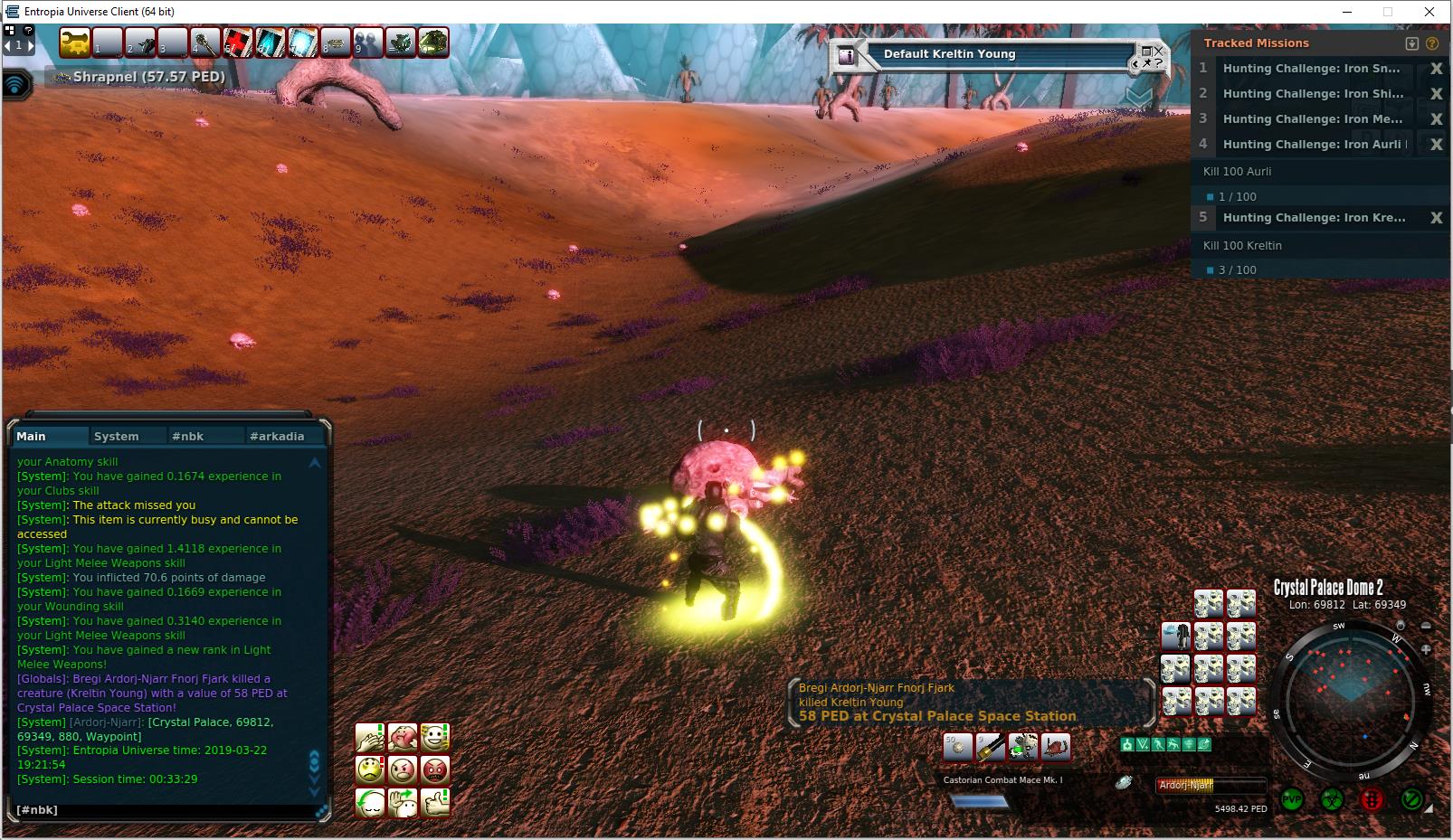Trigger the thumbs up emote
The image size is (1453, 840).
click(x=435, y=802)
